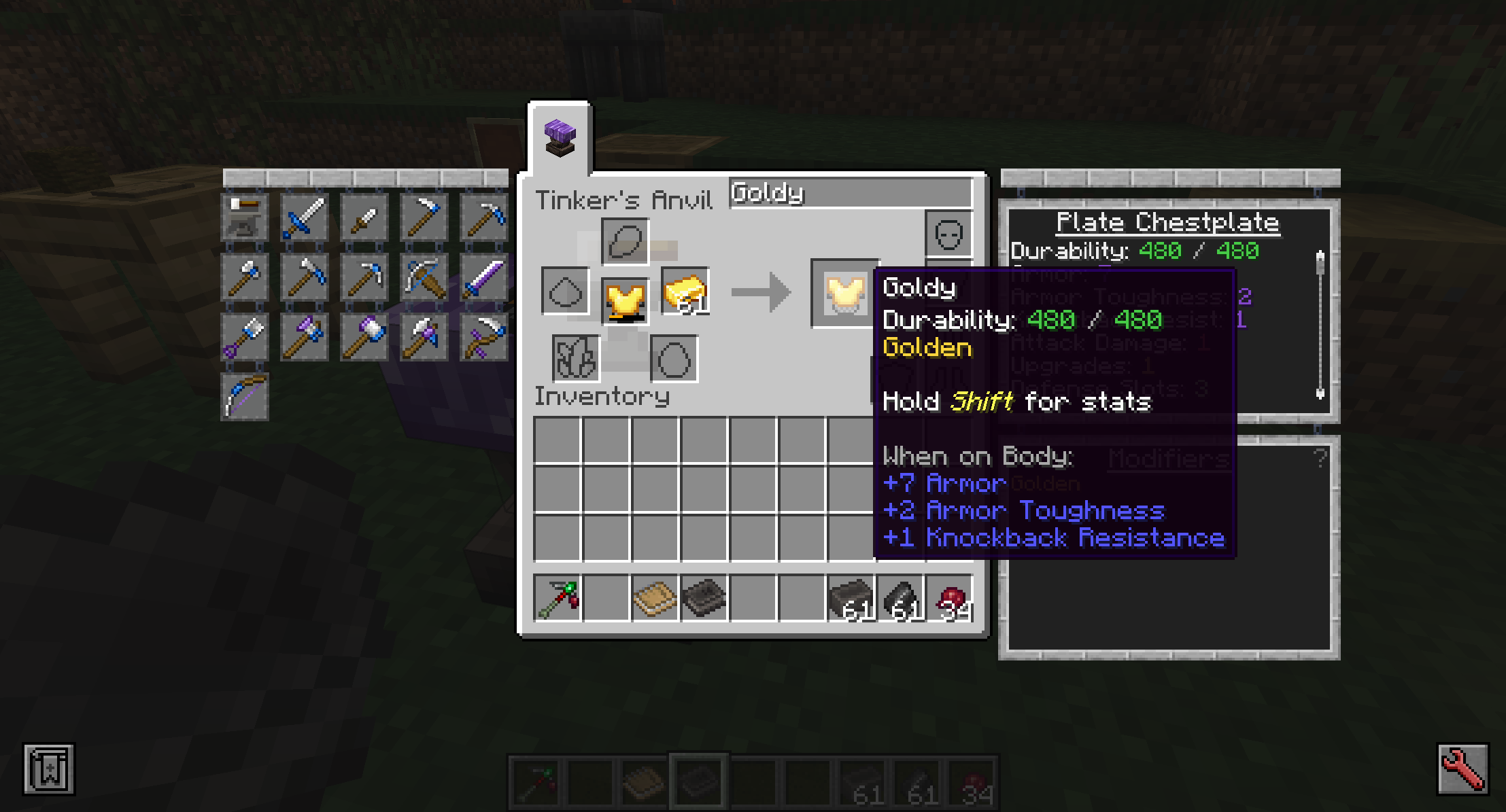1506x812 pixels.
Task: Toggle the bookmark icon in bottom-left corner
Action: [x=49, y=769]
